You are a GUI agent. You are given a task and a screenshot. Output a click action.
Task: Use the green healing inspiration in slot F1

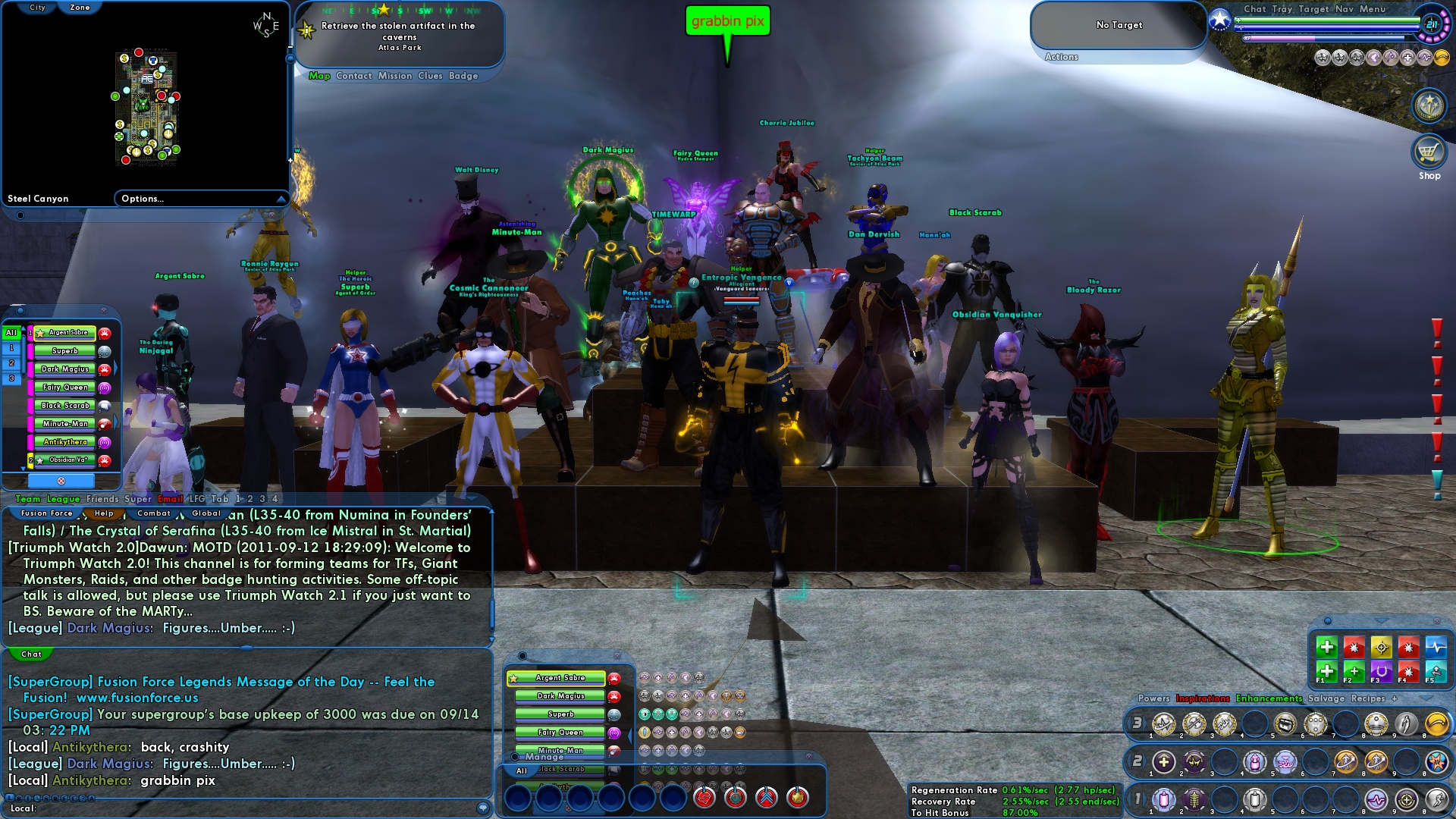click(1327, 672)
